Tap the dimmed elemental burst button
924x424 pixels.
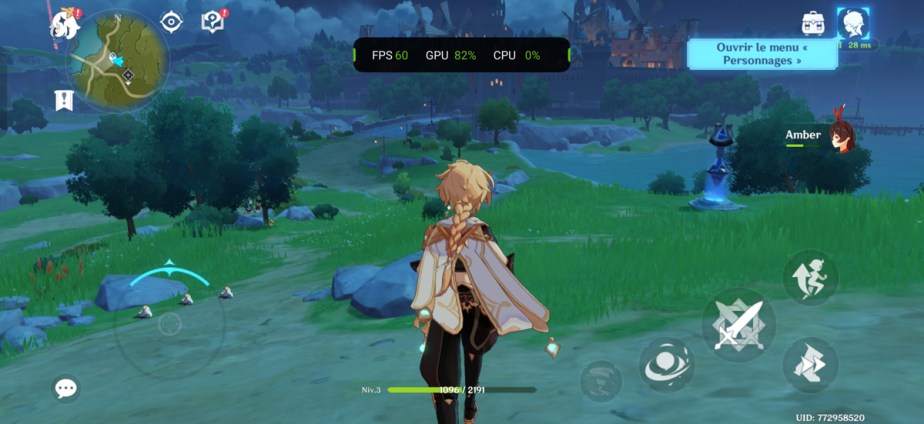click(601, 380)
